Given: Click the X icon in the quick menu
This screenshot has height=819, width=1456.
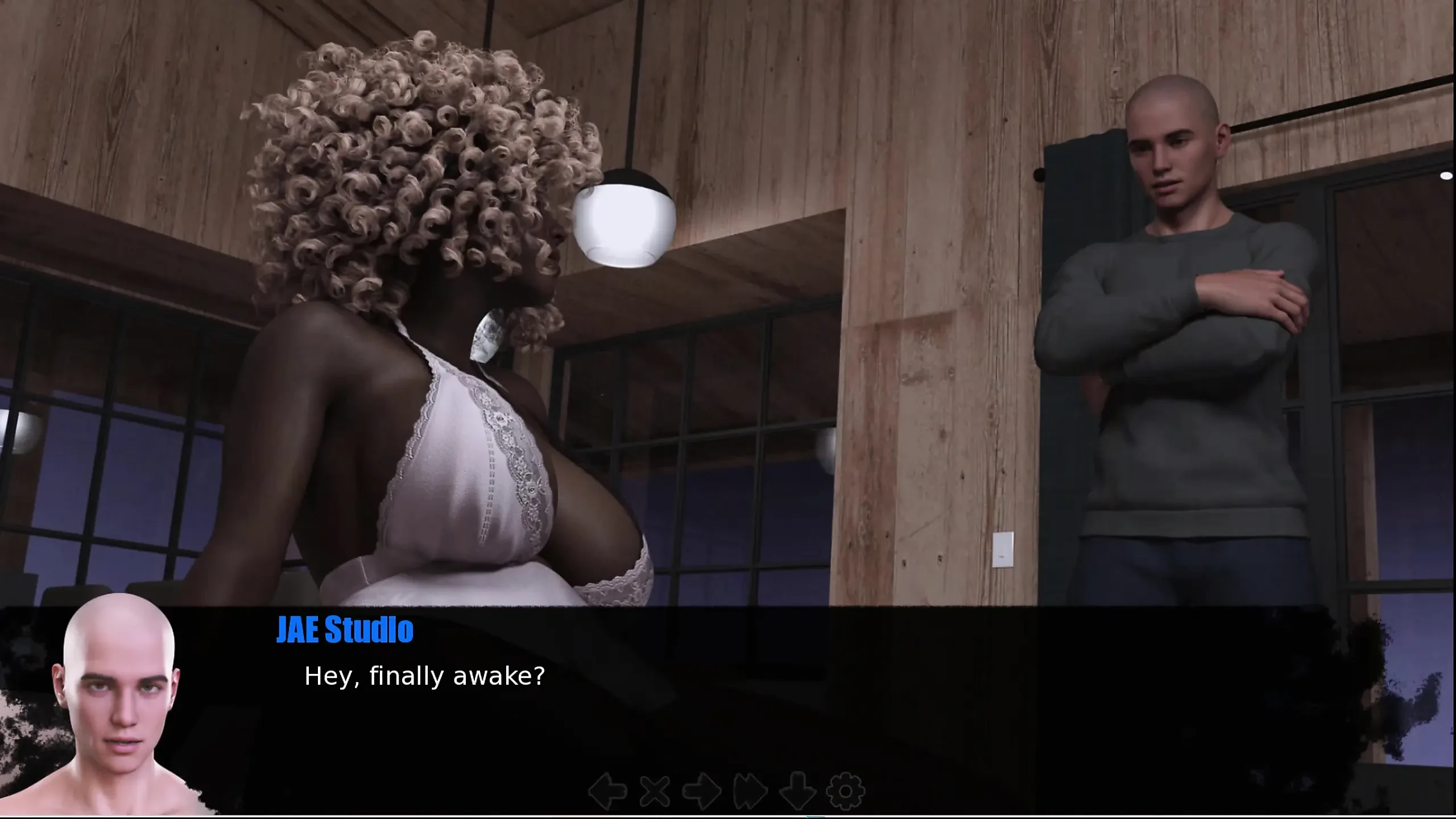Looking at the screenshot, I should coord(655,791).
